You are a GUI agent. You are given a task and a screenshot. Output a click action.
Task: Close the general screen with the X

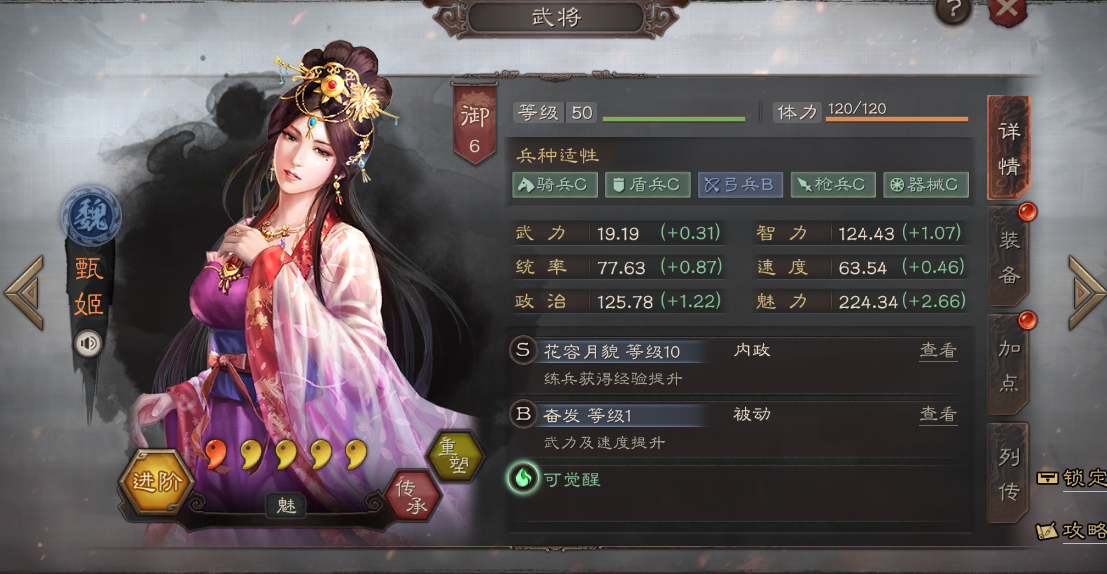coord(1008,11)
